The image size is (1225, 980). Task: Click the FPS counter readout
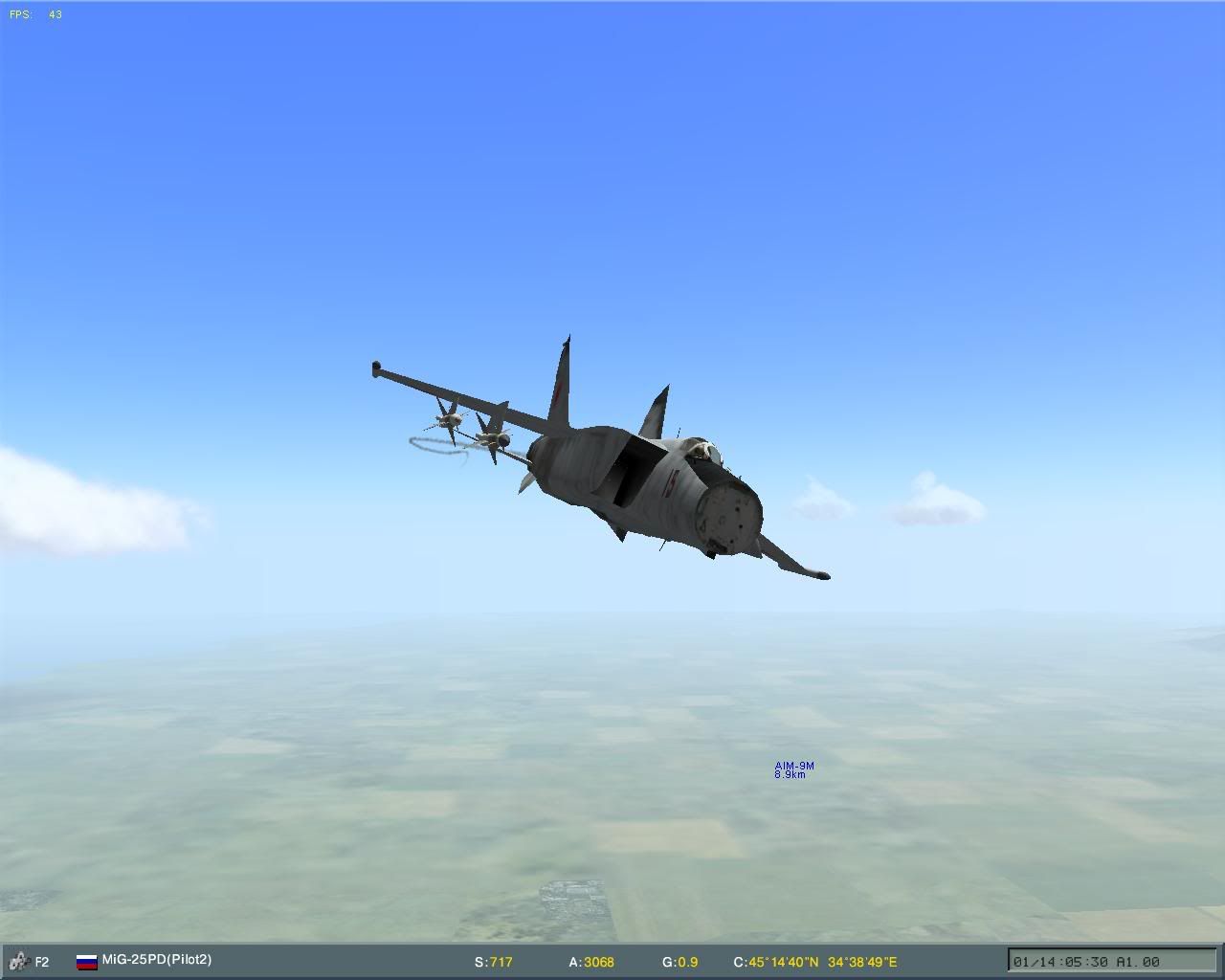33,14
